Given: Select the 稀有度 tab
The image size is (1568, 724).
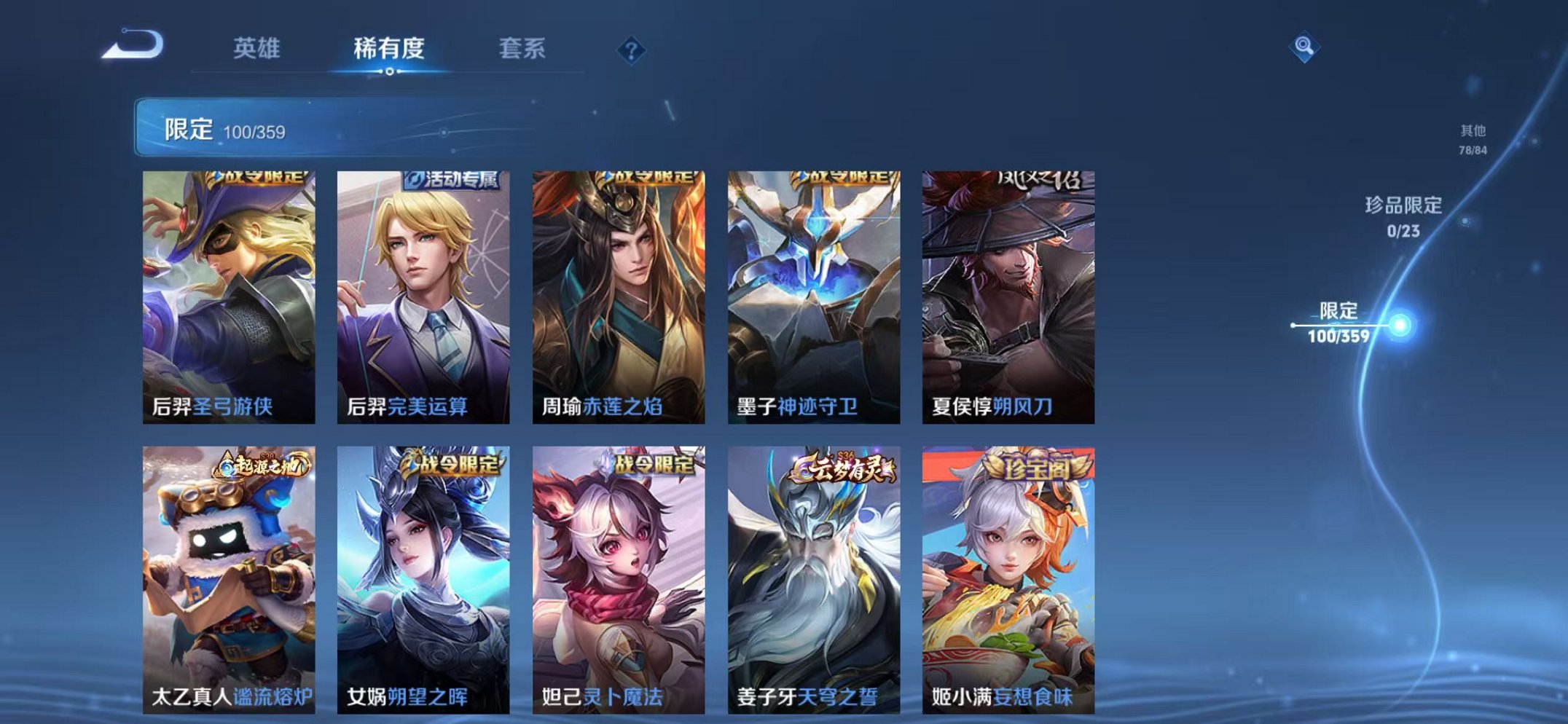Looking at the screenshot, I should [x=390, y=50].
